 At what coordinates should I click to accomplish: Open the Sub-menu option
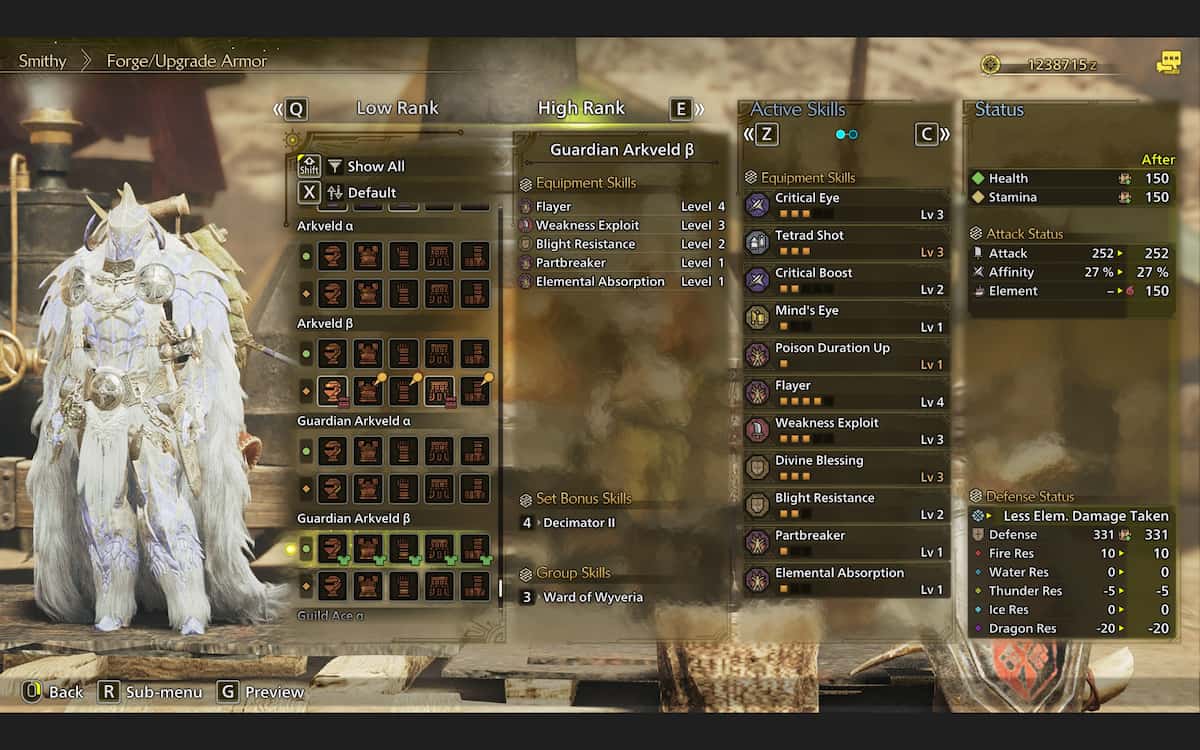pyautogui.click(x=151, y=692)
